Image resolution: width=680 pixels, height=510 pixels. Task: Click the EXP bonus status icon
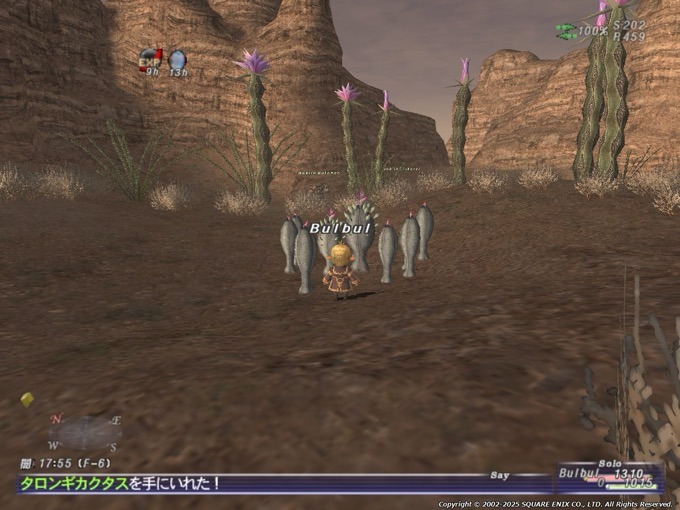[x=151, y=59]
